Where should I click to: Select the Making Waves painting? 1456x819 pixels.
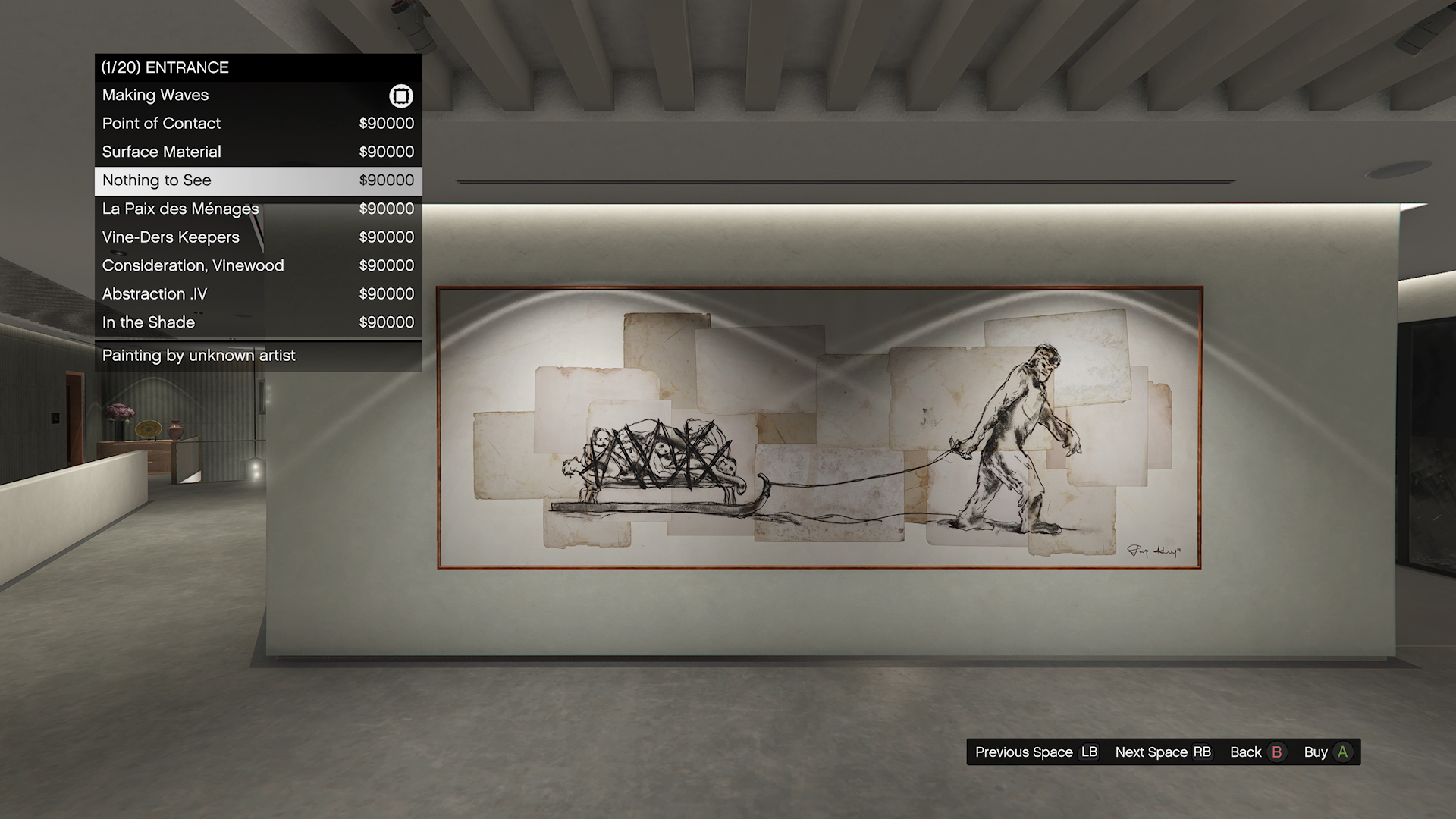pos(258,96)
